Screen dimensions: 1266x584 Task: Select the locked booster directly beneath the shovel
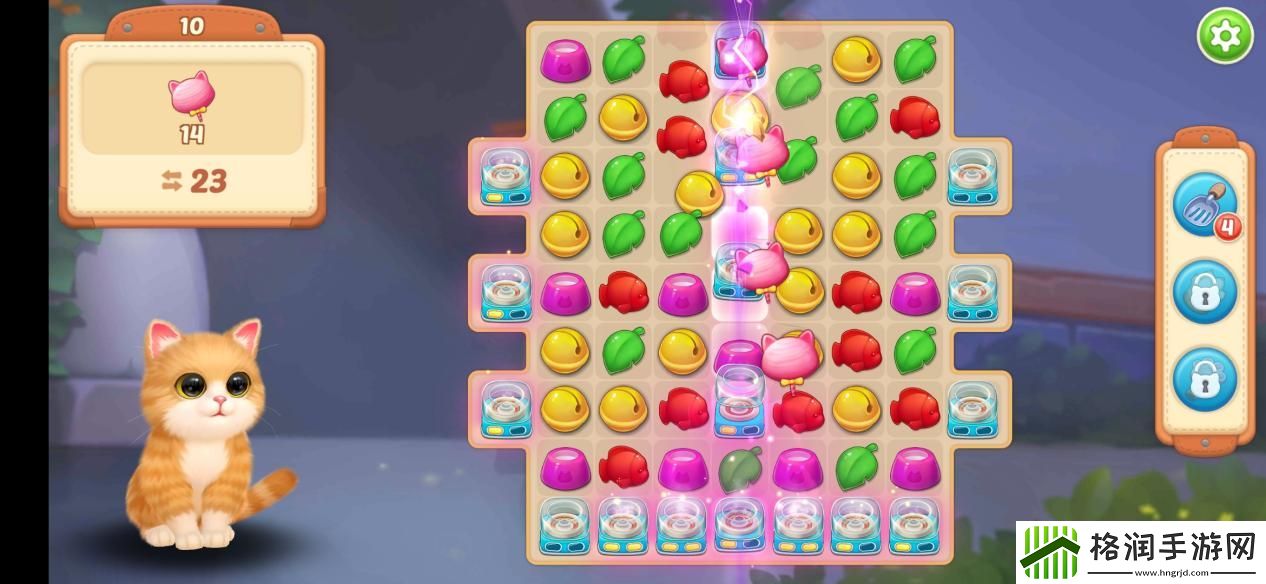tap(1204, 291)
